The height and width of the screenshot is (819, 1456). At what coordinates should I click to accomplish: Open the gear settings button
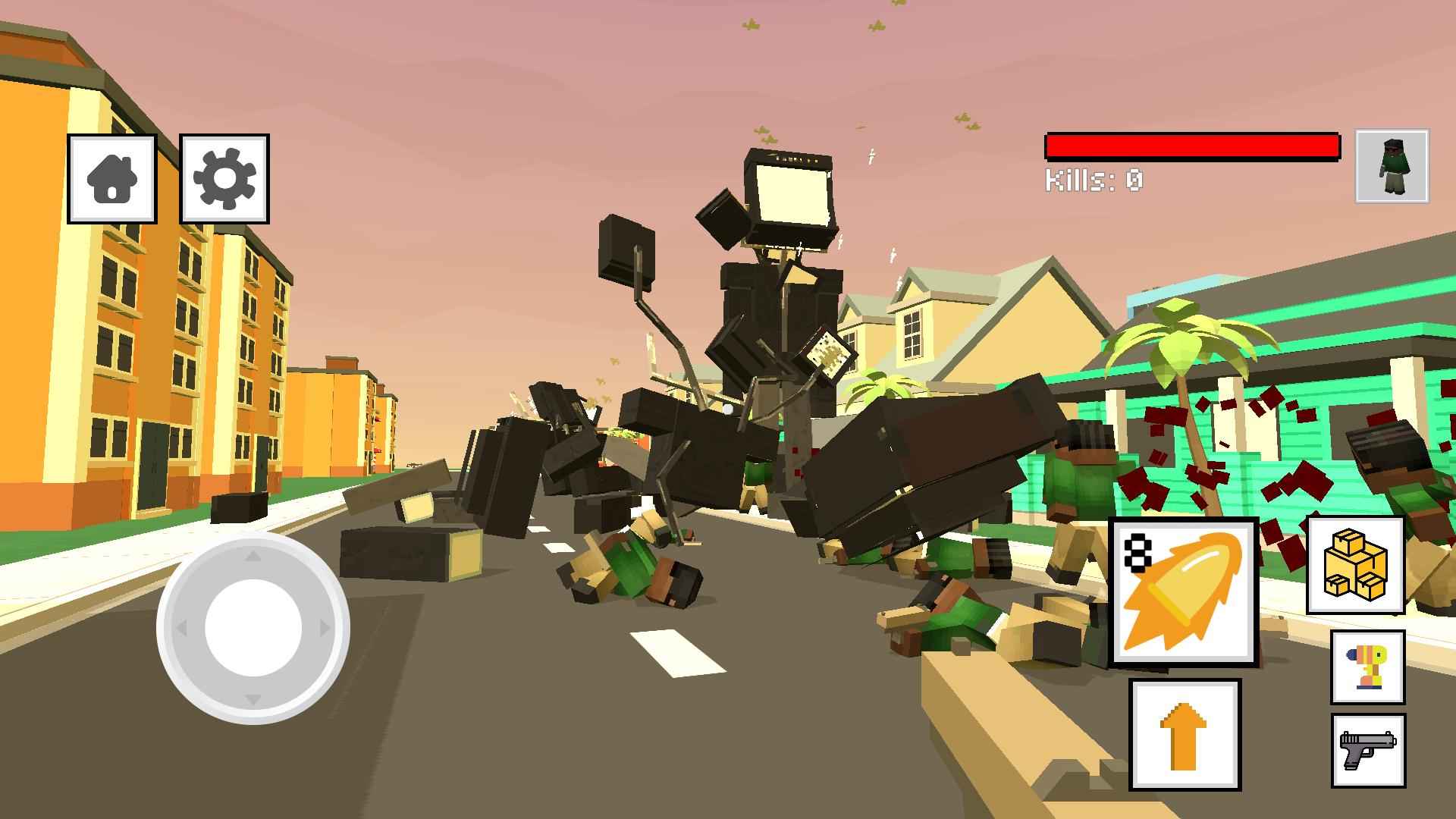point(224,179)
